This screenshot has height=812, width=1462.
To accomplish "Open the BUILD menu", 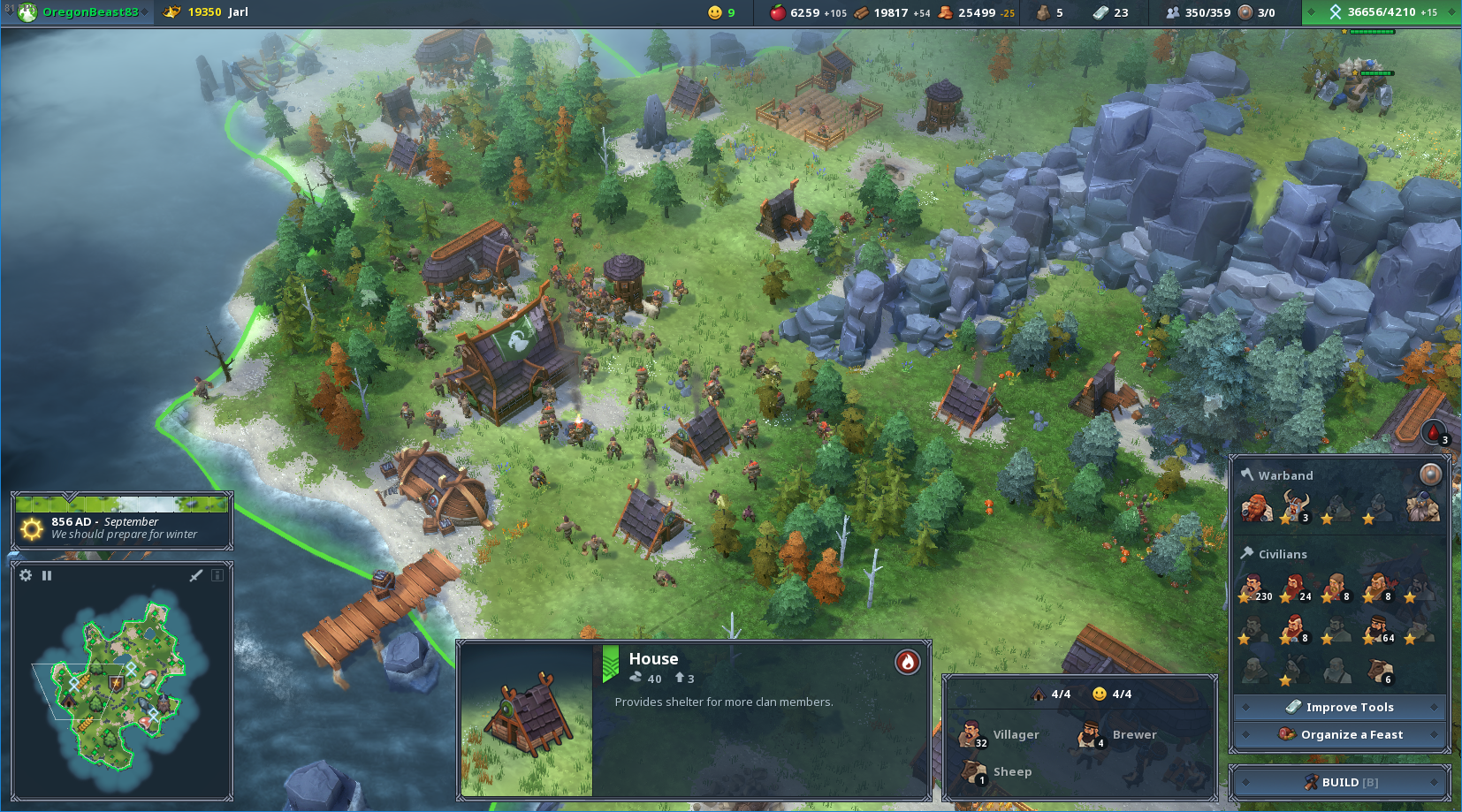I will tap(1340, 782).
